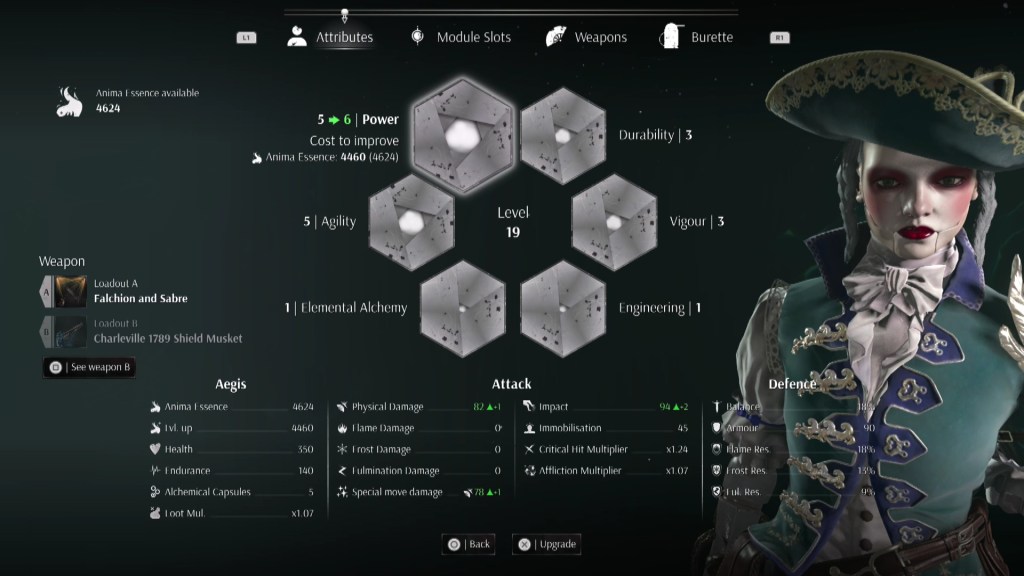
Task: Select the Power attribute hexagon
Action: click(x=461, y=135)
